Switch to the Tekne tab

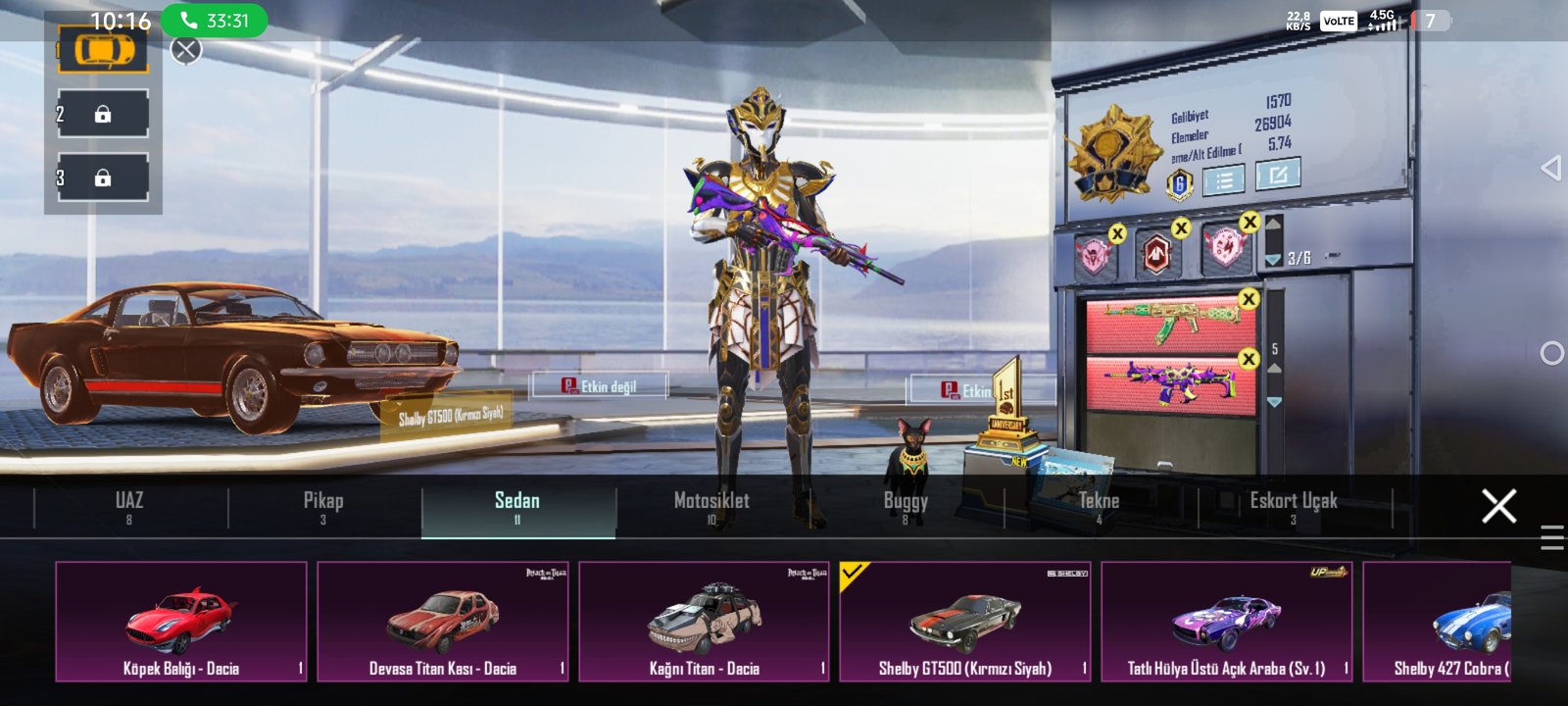click(1099, 507)
